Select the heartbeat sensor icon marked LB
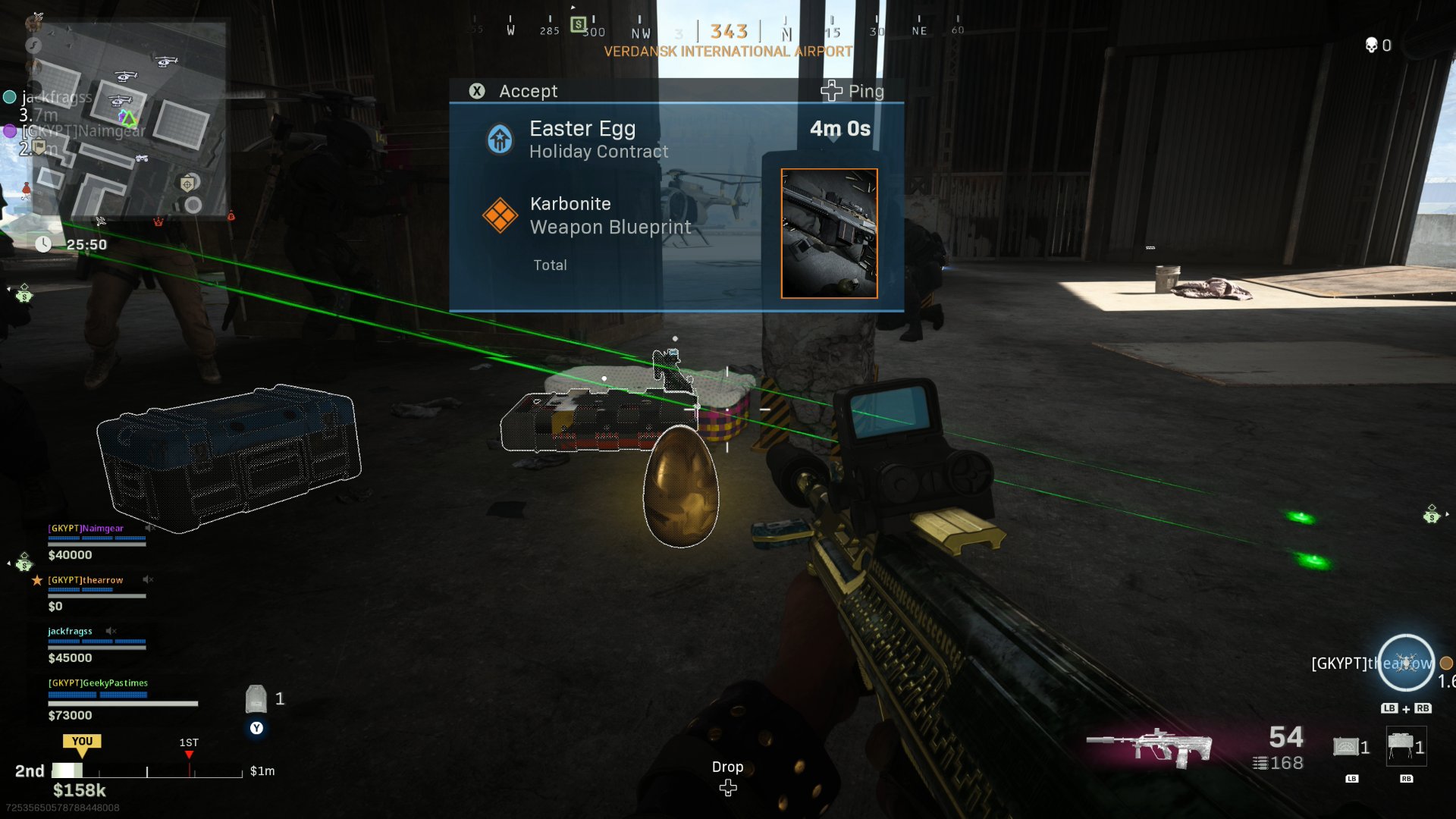Screen dimensions: 1456x819 tap(1347, 748)
